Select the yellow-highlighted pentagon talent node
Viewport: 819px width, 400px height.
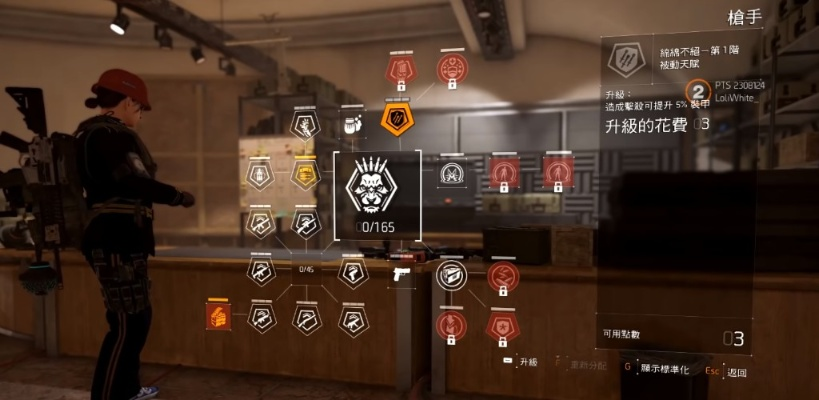point(305,174)
